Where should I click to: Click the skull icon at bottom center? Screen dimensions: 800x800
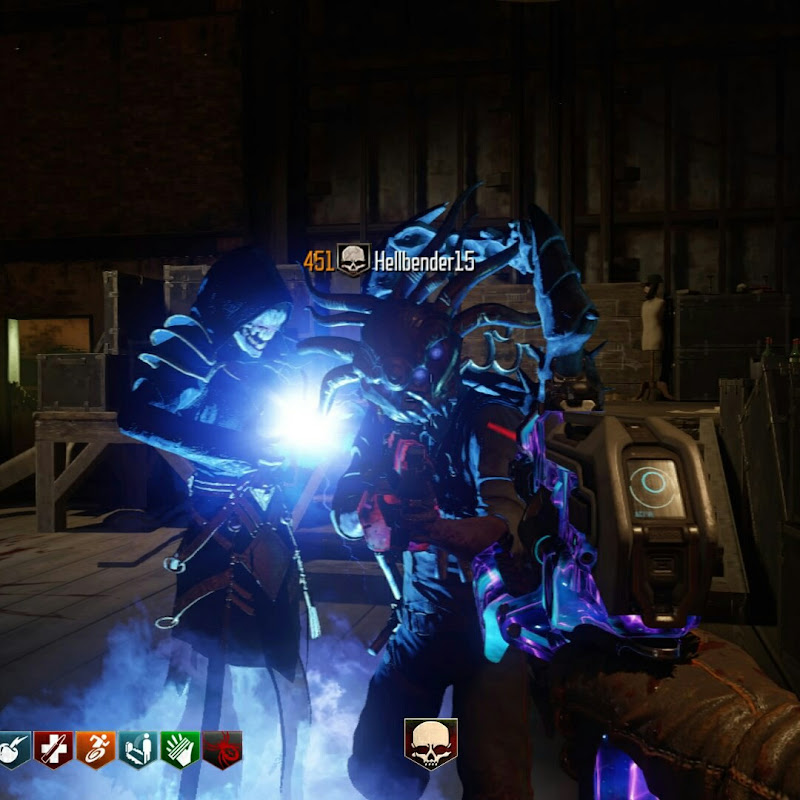pos(431,744)
